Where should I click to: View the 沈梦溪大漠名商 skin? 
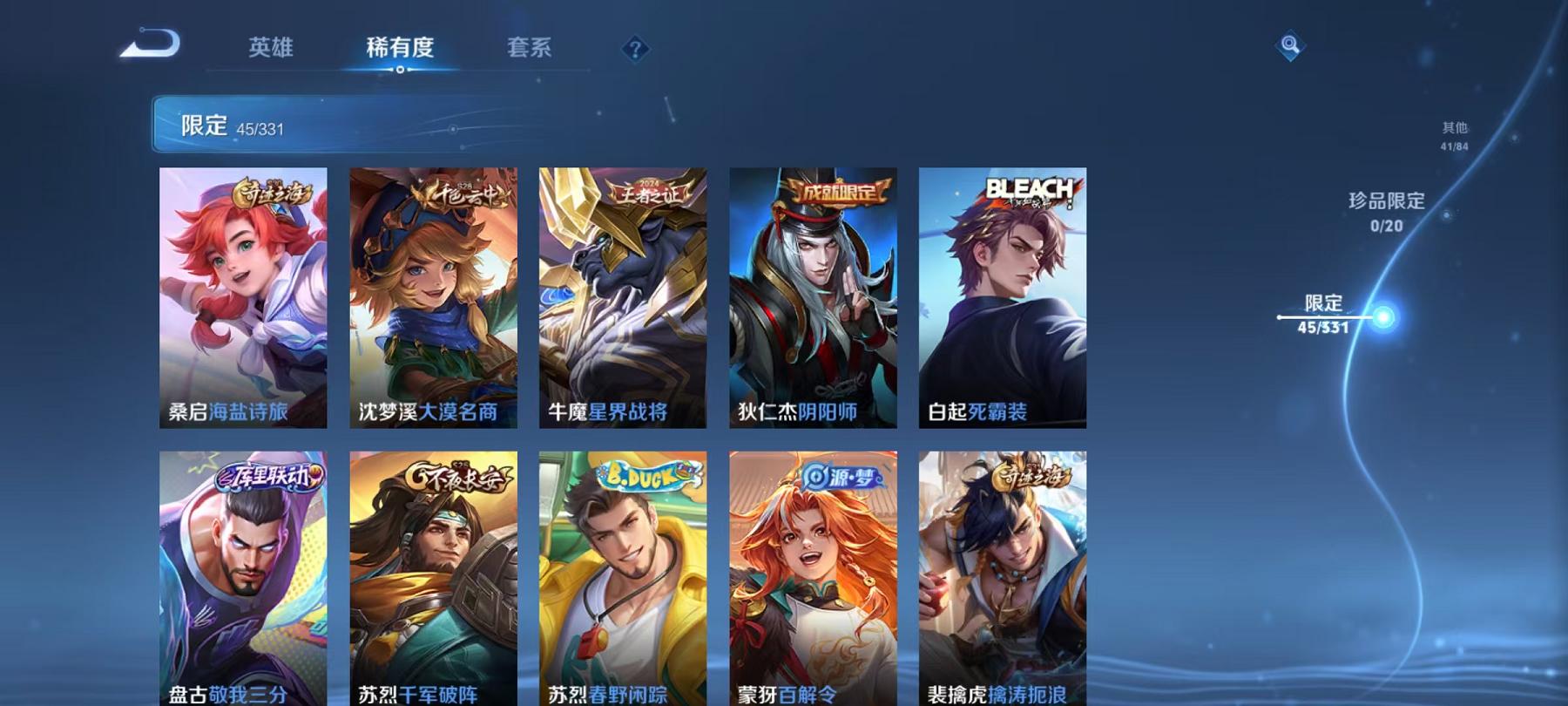click(433, 296)
